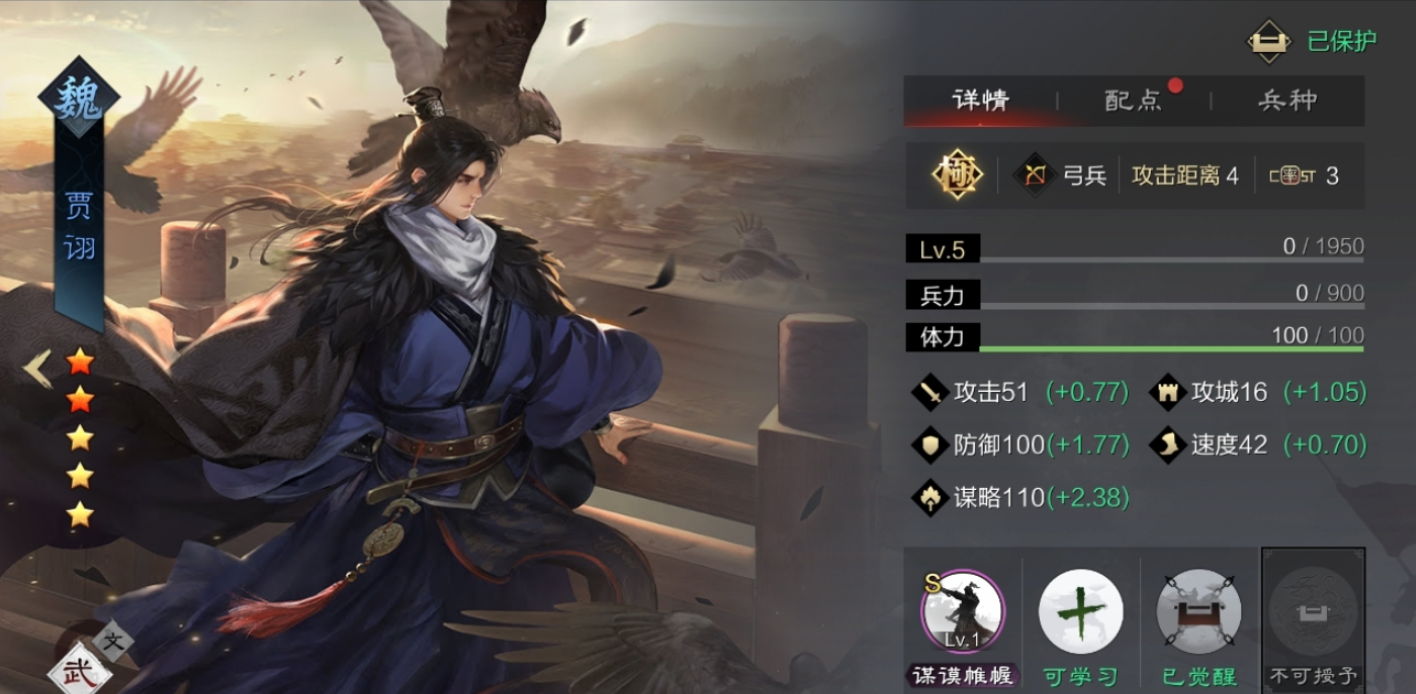Screen dimensions: 1416x694
Task: Toggle the 已保护 protection lock
Action: tap(1269, 41)
